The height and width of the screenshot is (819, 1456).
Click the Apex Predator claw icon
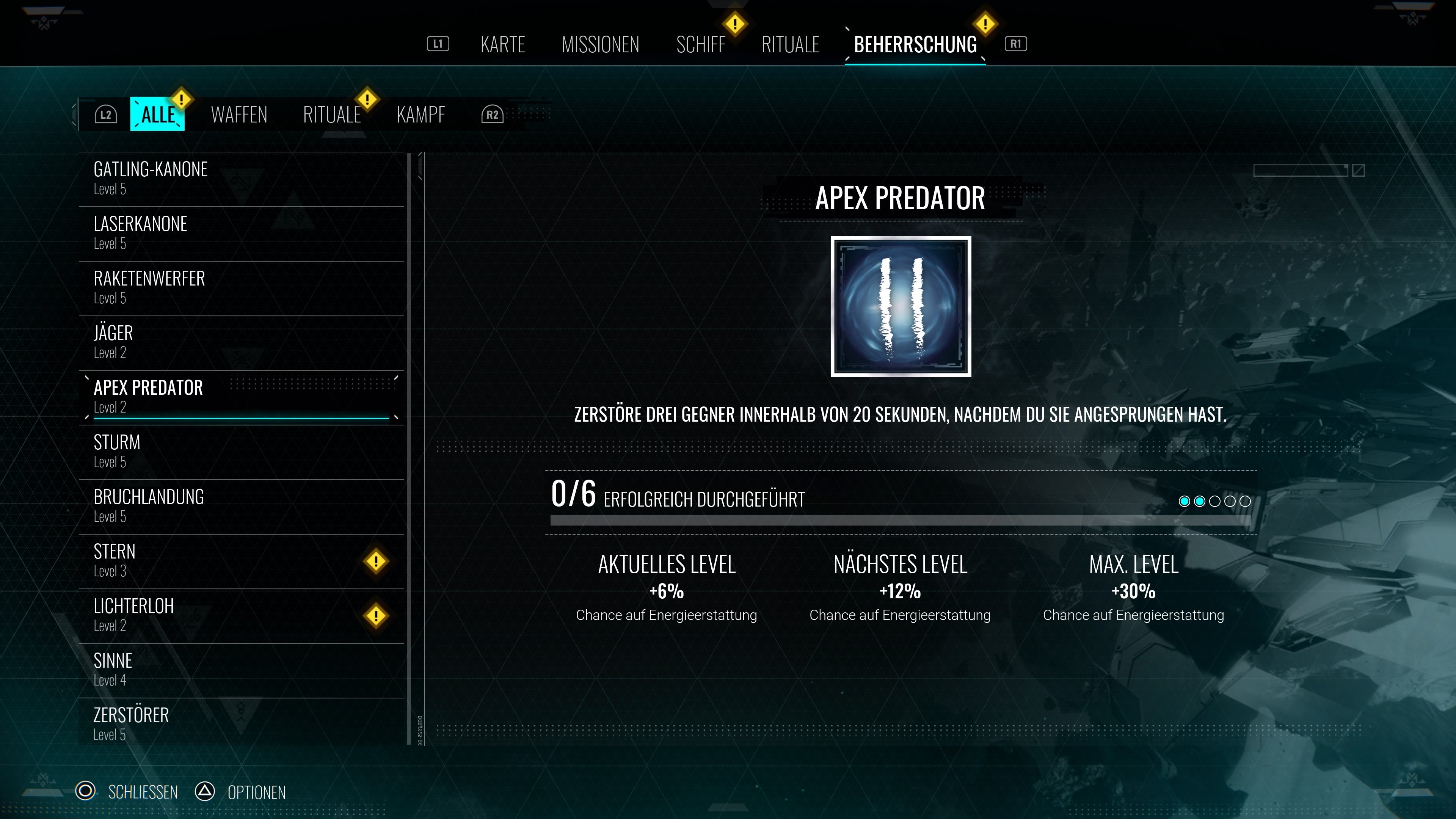(901, 306)
